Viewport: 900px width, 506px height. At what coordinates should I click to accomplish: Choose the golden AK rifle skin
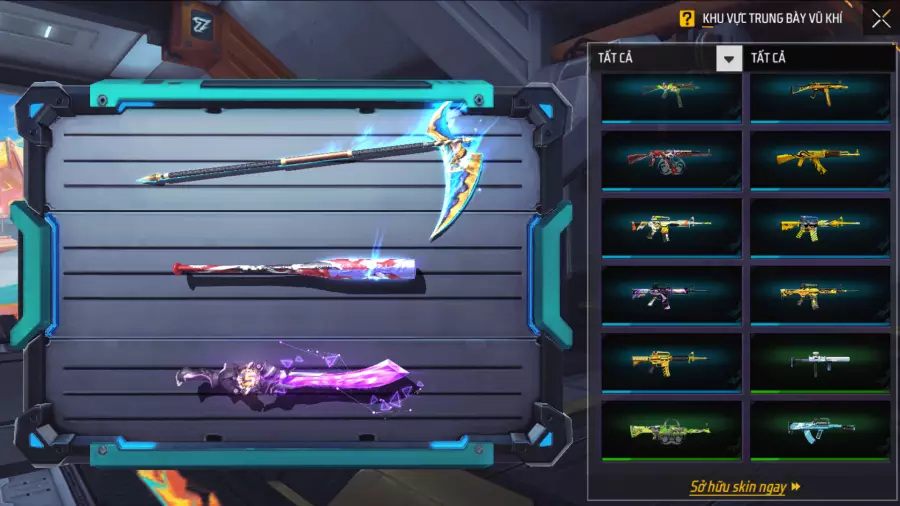coord(820,161)
